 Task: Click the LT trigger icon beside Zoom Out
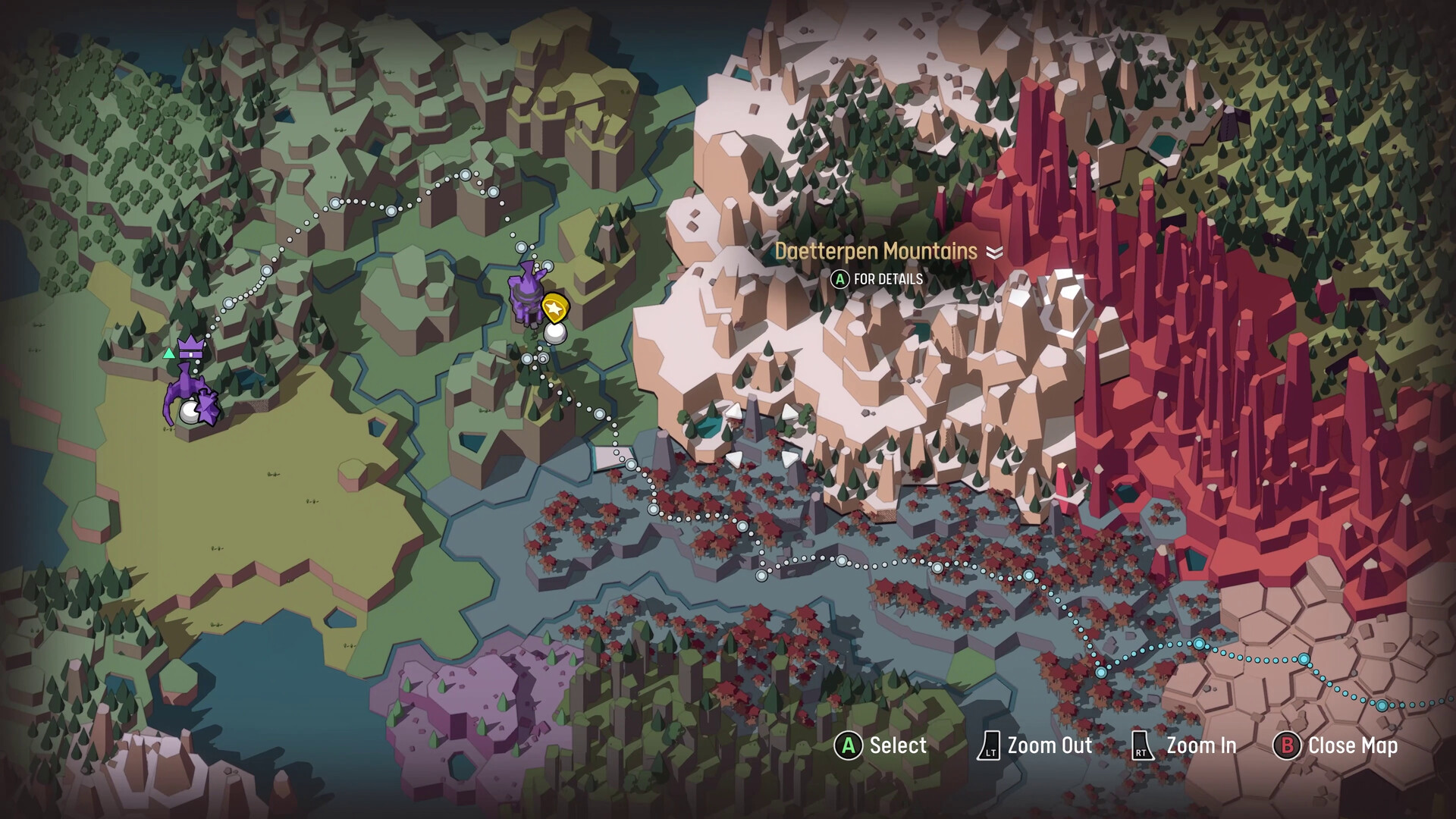tap(991, 745)
